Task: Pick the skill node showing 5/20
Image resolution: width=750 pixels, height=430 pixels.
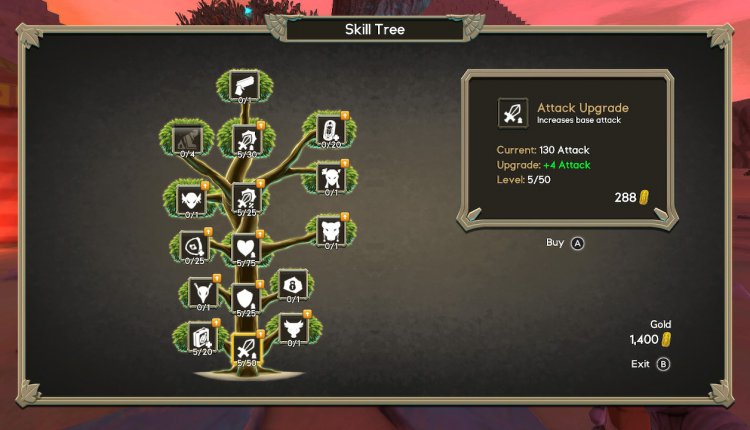Action: [x=202, y=337]
